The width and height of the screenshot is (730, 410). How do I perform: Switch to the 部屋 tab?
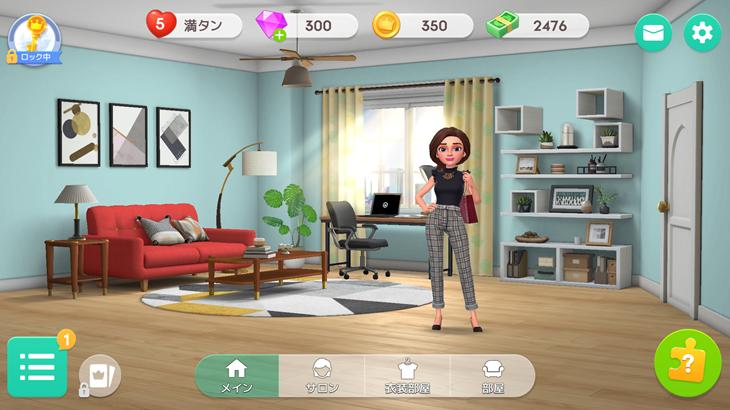492,376
